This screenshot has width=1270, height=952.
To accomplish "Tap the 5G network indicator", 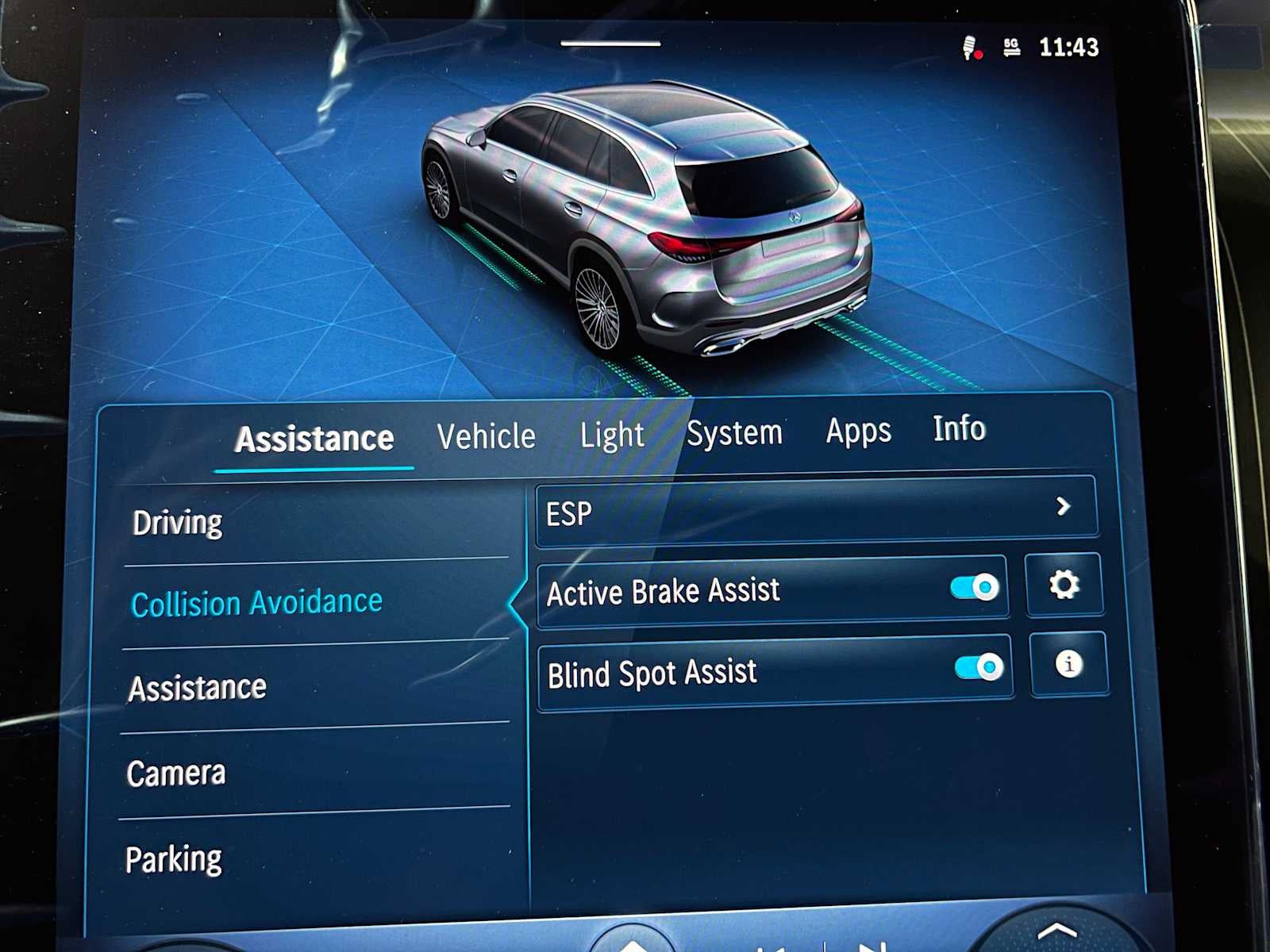I will [1010, 48].
